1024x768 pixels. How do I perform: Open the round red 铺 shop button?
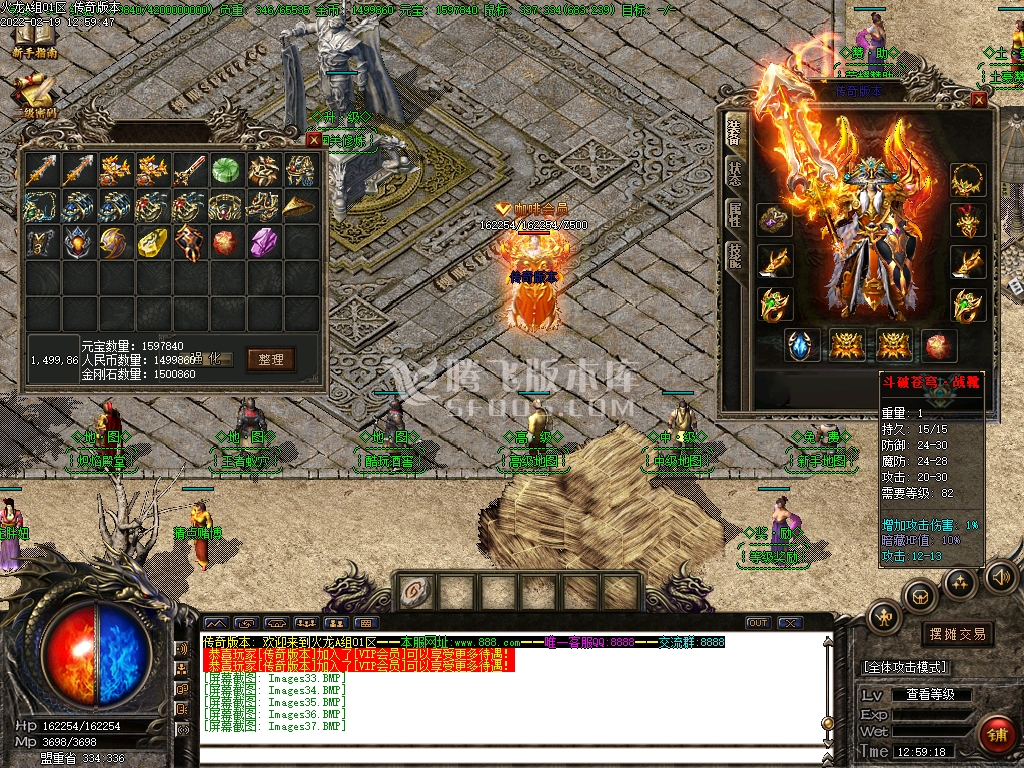[995, 734]
